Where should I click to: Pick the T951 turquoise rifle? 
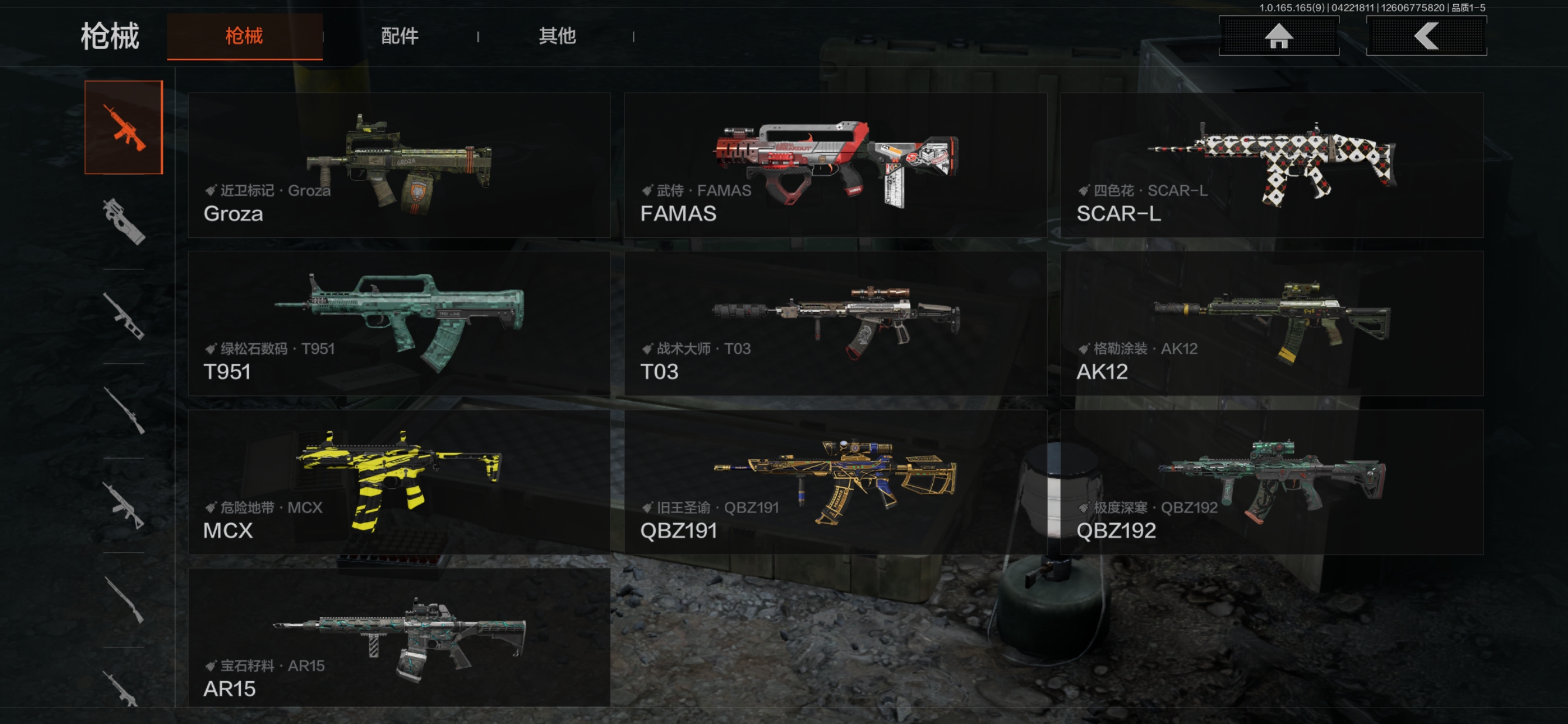click(398, 323)
